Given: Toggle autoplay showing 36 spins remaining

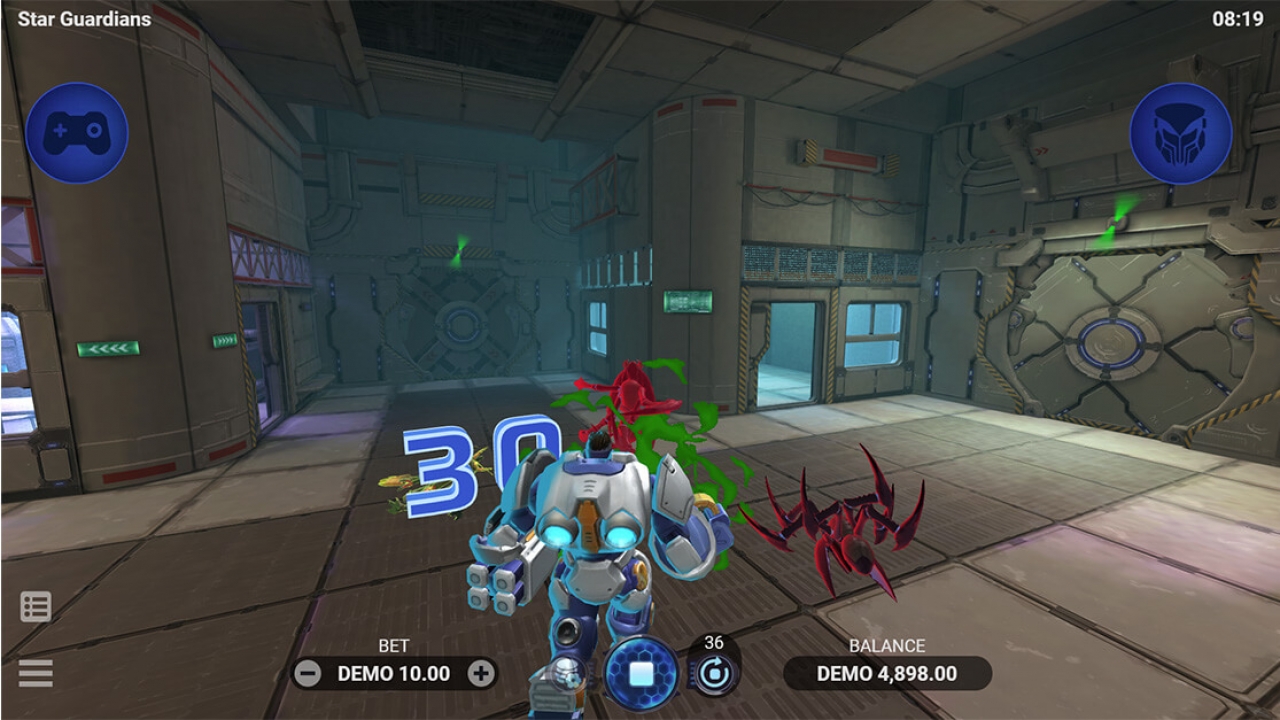Looking at the screenshot, I should (x=713, y=674).
